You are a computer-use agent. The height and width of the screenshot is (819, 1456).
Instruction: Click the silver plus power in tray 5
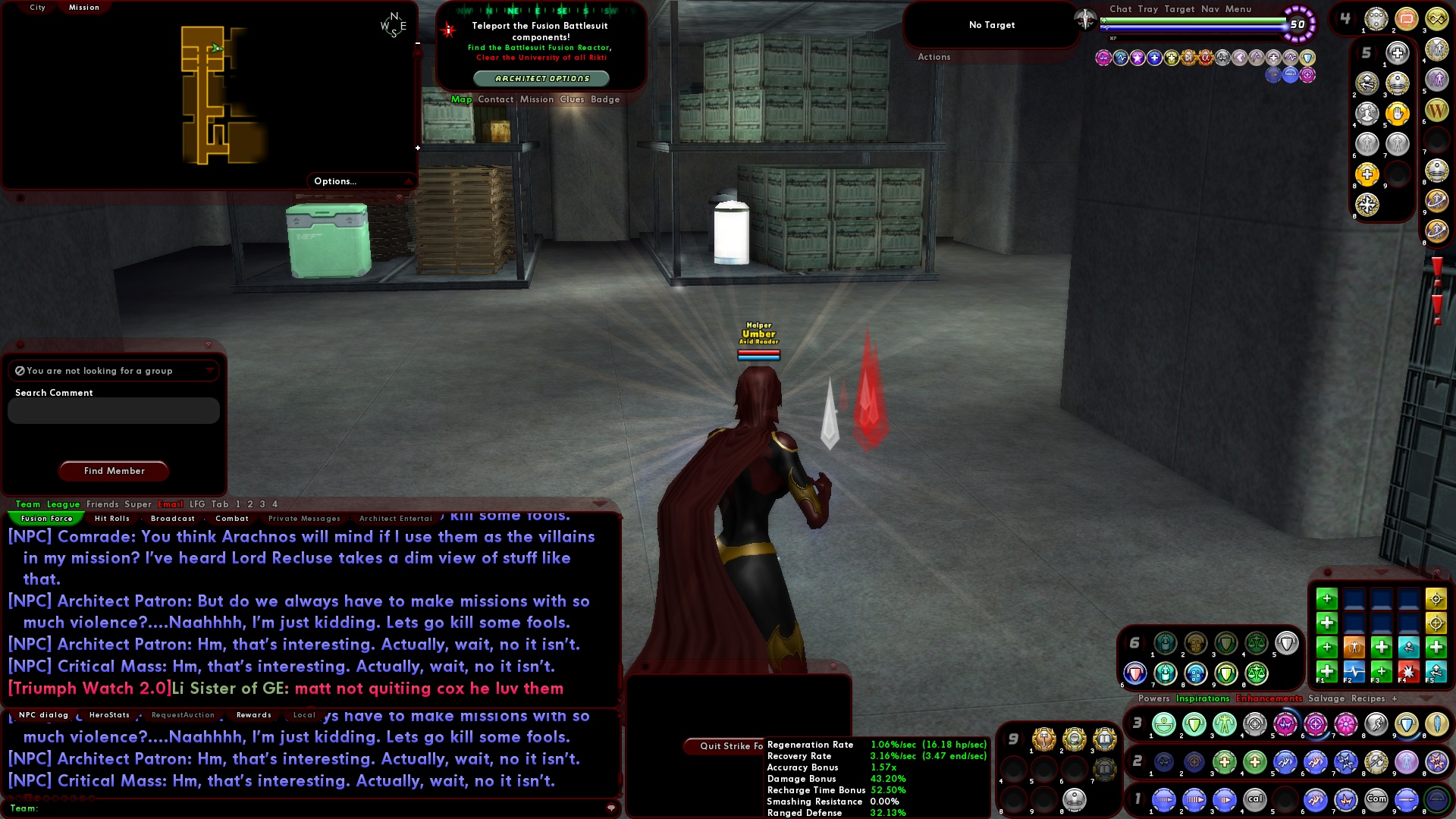[1397, 52]
